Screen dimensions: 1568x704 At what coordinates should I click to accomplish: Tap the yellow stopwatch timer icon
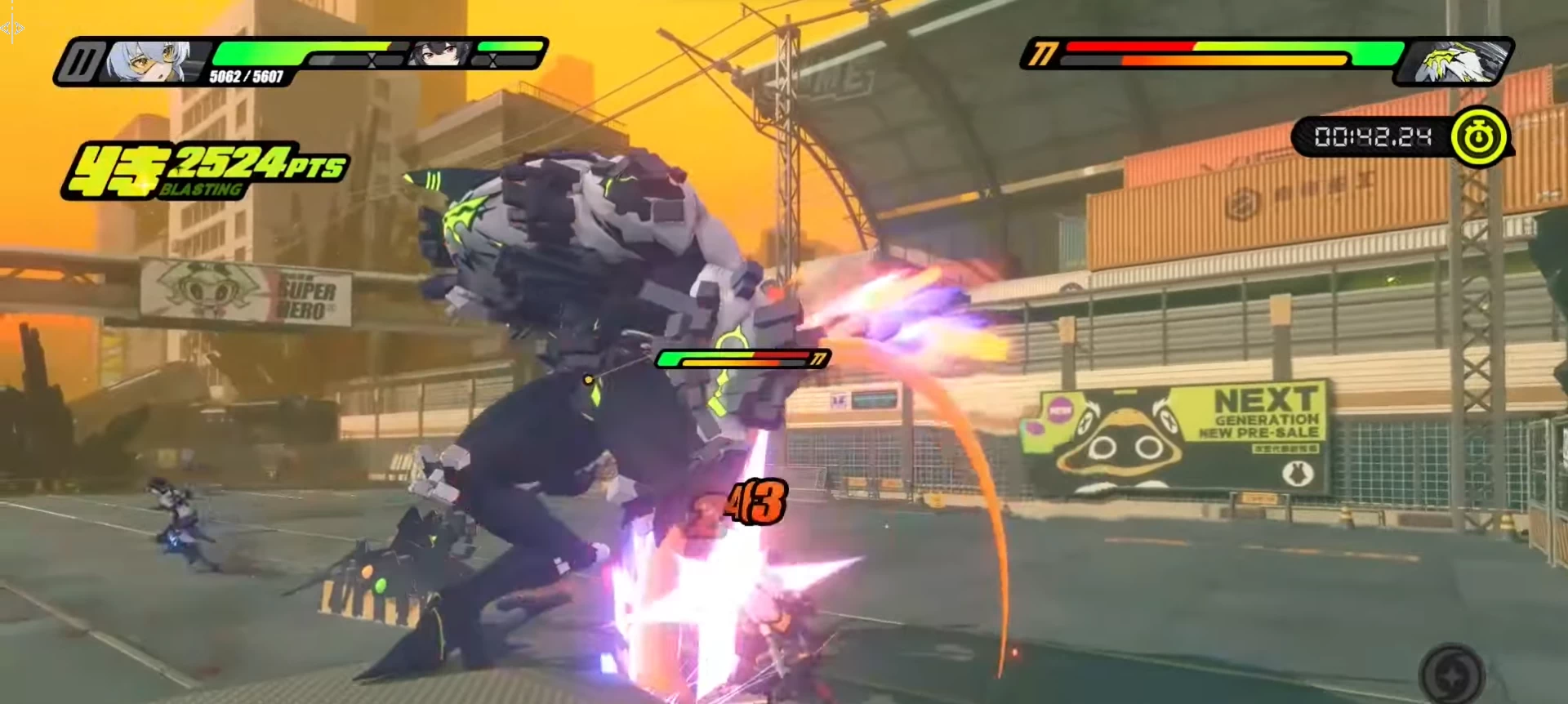point(1478,137)
